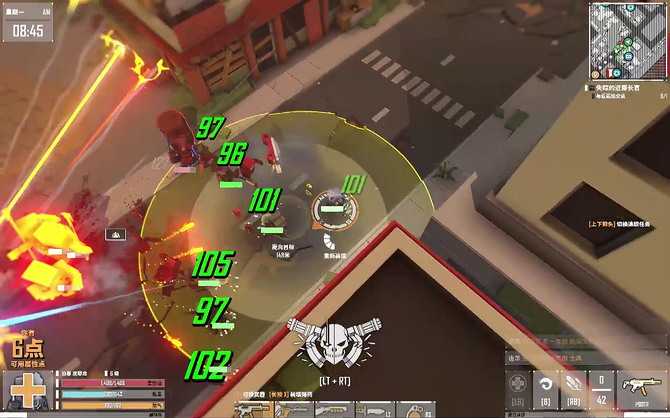Open the 6 available attribute points panel
Screen dimensions: 670x418
coord(28,351)
